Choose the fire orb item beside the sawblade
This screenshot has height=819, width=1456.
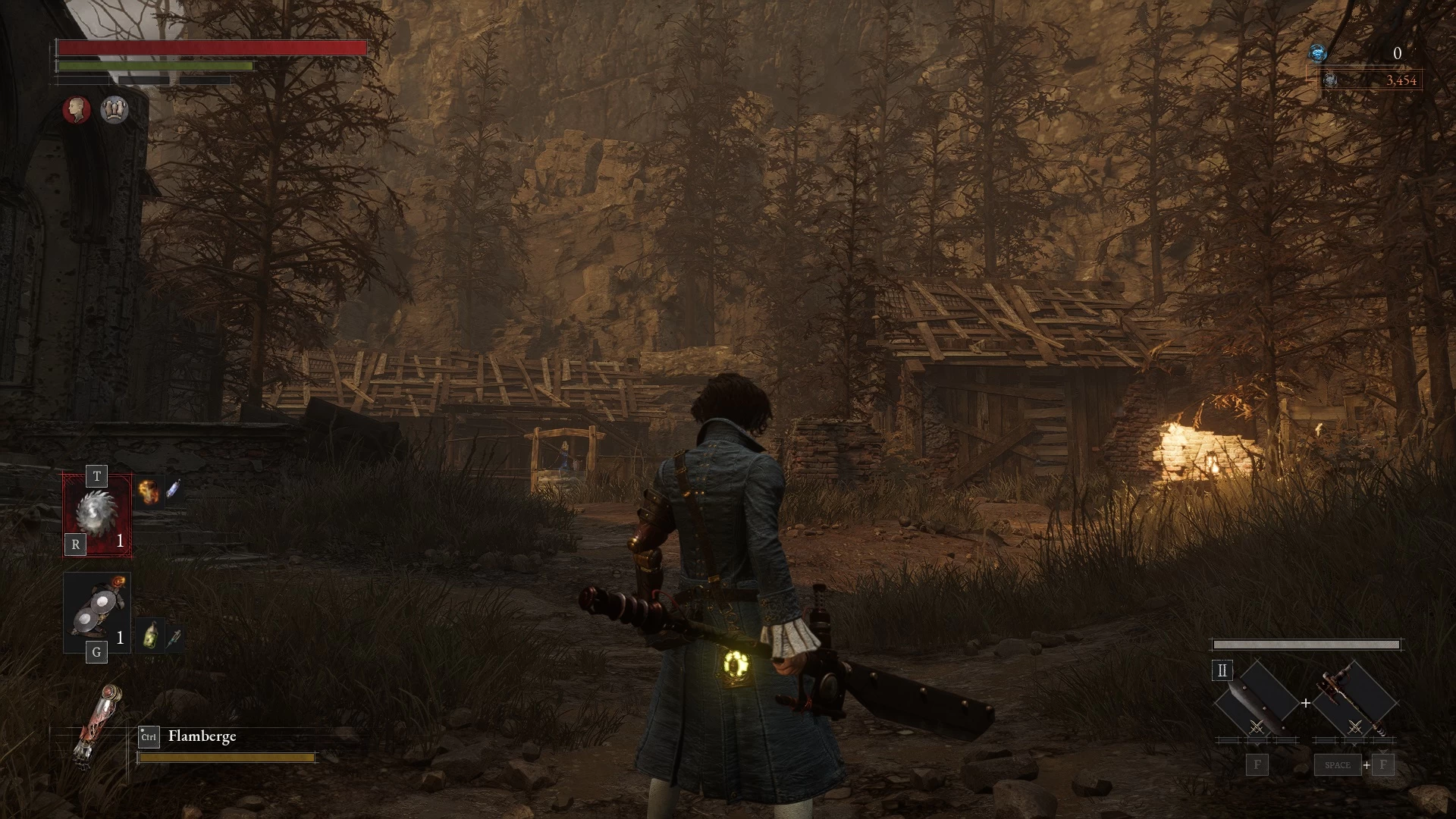pyautogui.click(x=149, y=491)
